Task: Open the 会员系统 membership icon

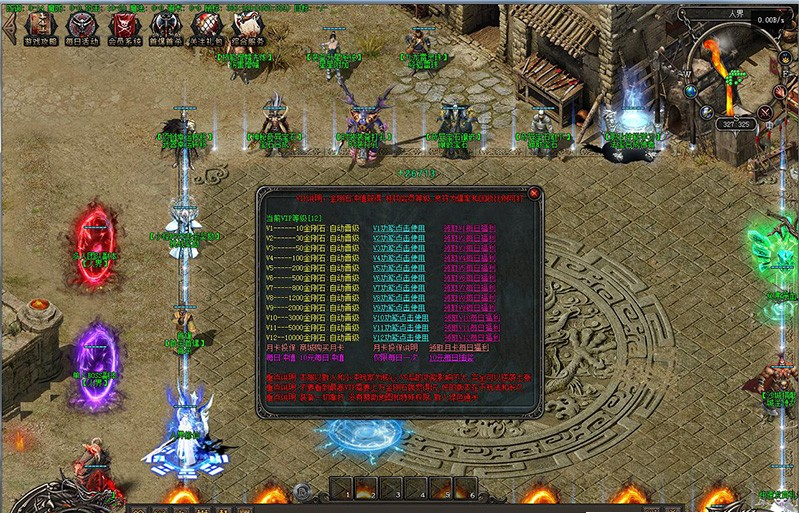Action: (x=123, y=26)
